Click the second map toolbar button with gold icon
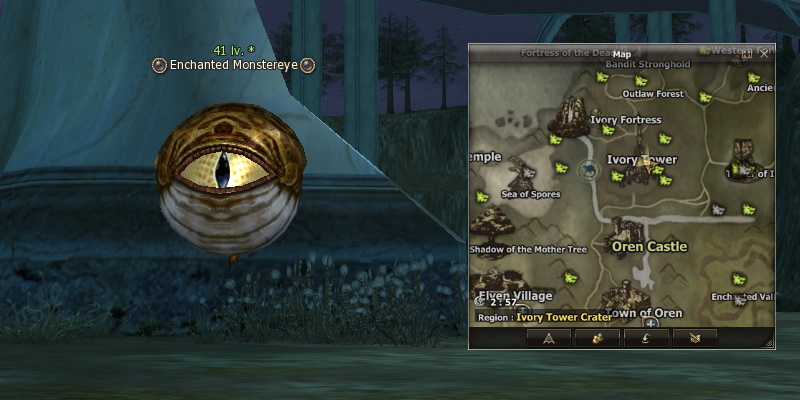 [596, 338]
